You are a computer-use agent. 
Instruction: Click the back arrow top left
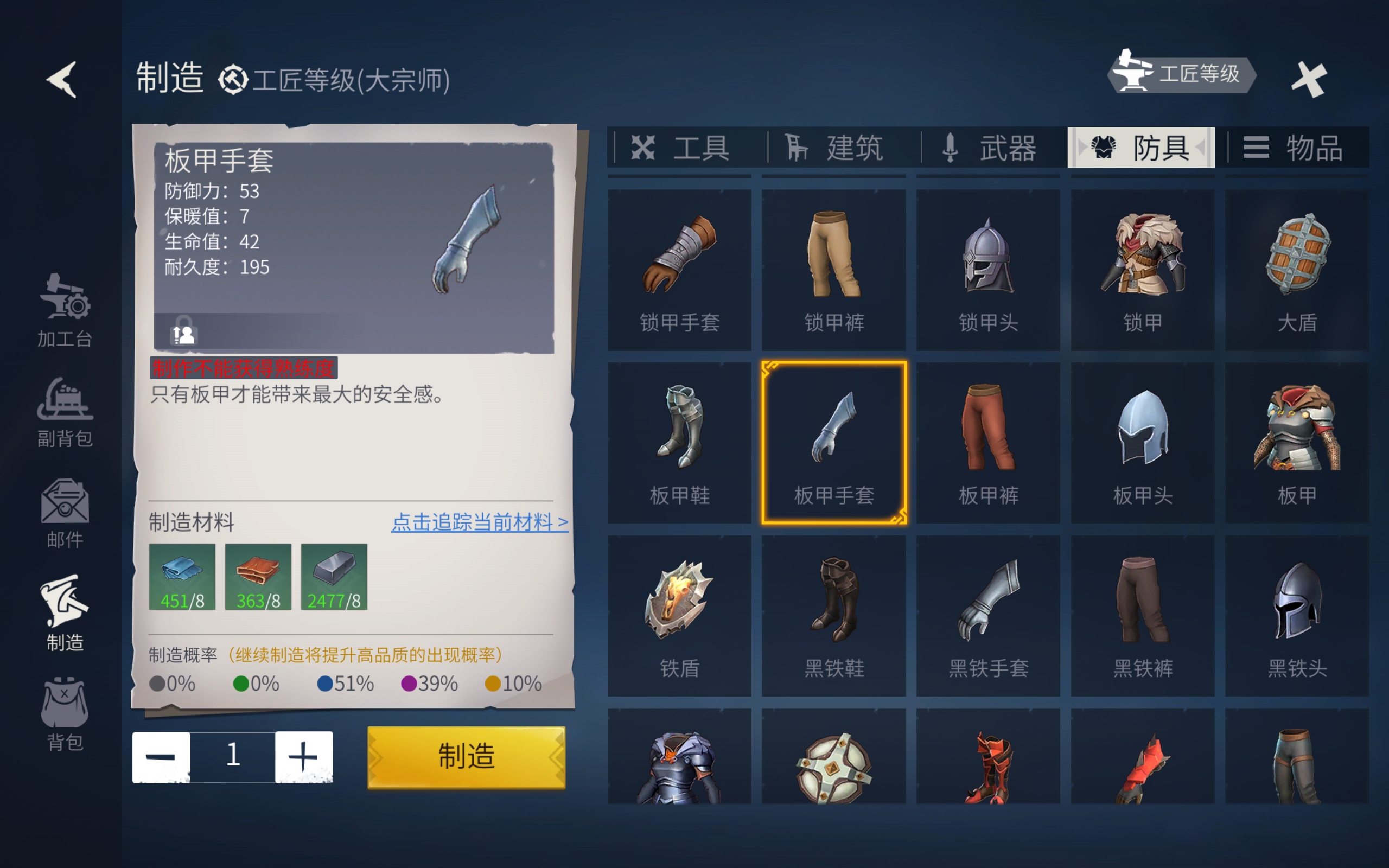(x=63, y=79)
